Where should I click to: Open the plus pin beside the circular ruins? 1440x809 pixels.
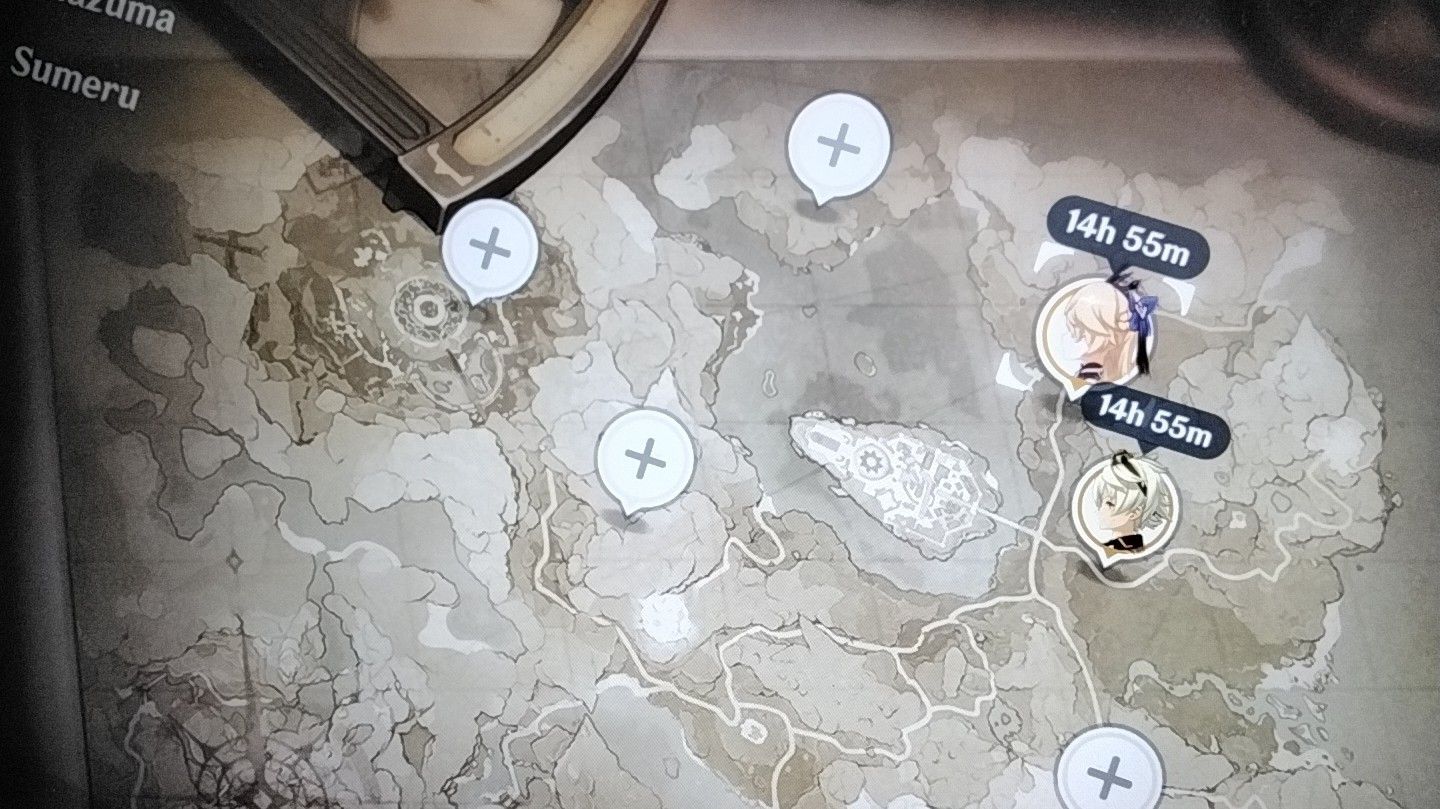point(490,246)
